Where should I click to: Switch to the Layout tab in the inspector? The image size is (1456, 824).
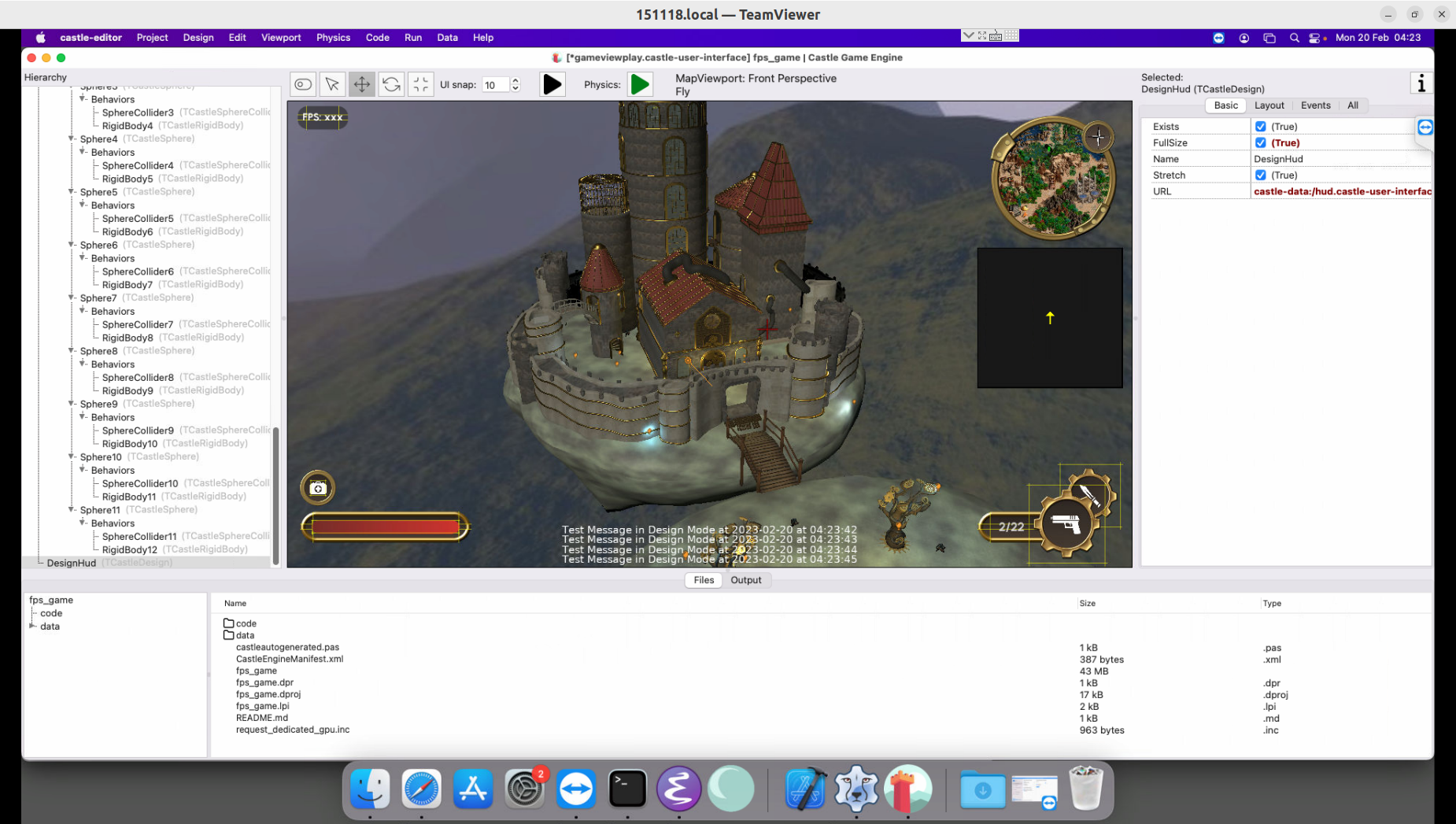(1269, 105)
